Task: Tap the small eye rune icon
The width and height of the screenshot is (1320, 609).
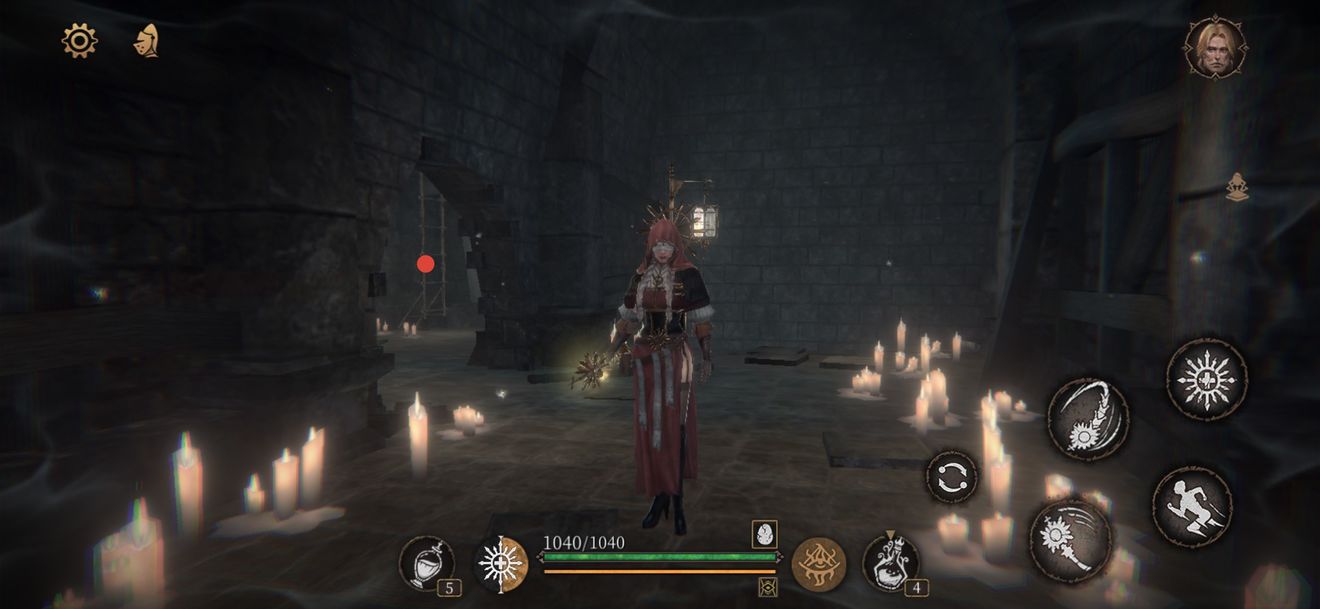Action: 768,587
